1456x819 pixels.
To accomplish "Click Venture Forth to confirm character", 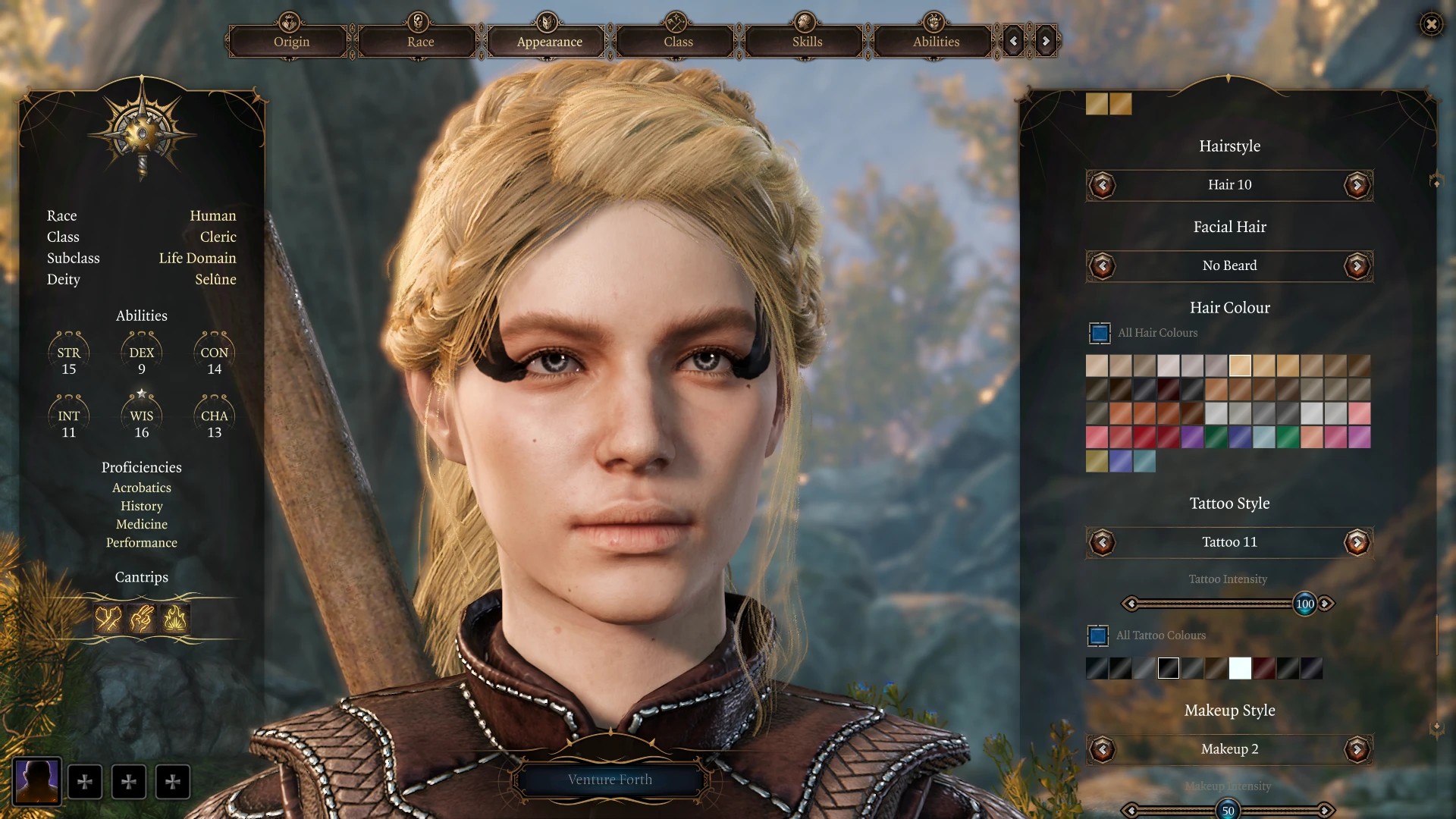I will click(x=610, y=780).
